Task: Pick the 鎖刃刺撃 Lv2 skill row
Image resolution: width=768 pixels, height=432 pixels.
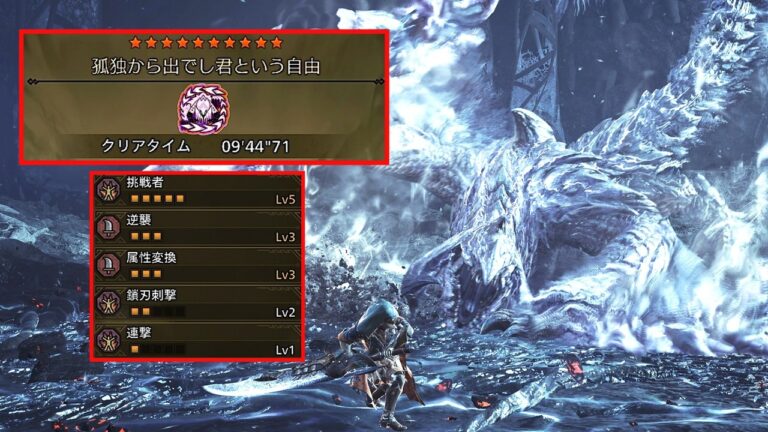Action: click(197, 302)
